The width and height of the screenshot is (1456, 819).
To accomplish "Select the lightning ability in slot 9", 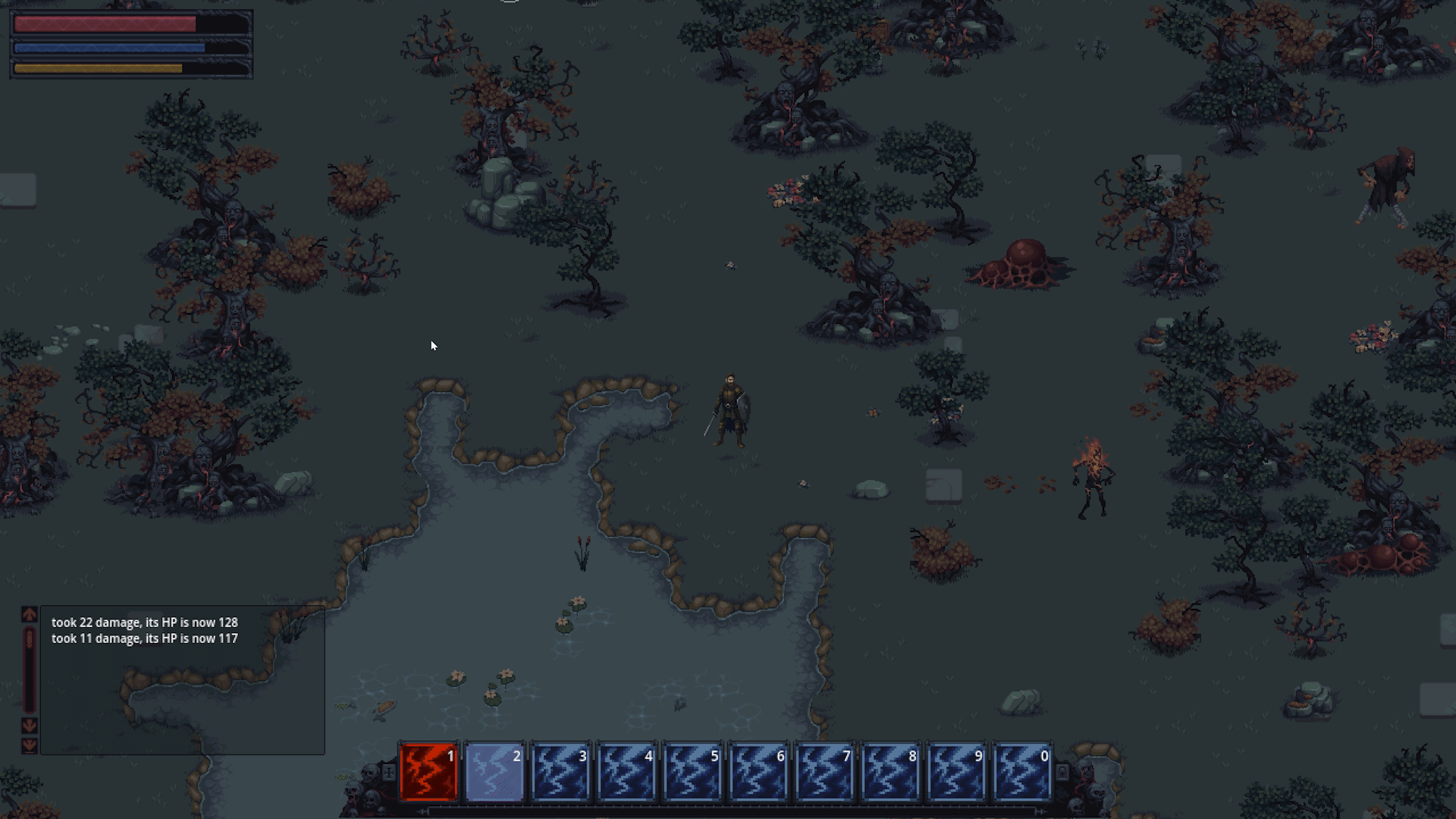I will pos(956,772).
